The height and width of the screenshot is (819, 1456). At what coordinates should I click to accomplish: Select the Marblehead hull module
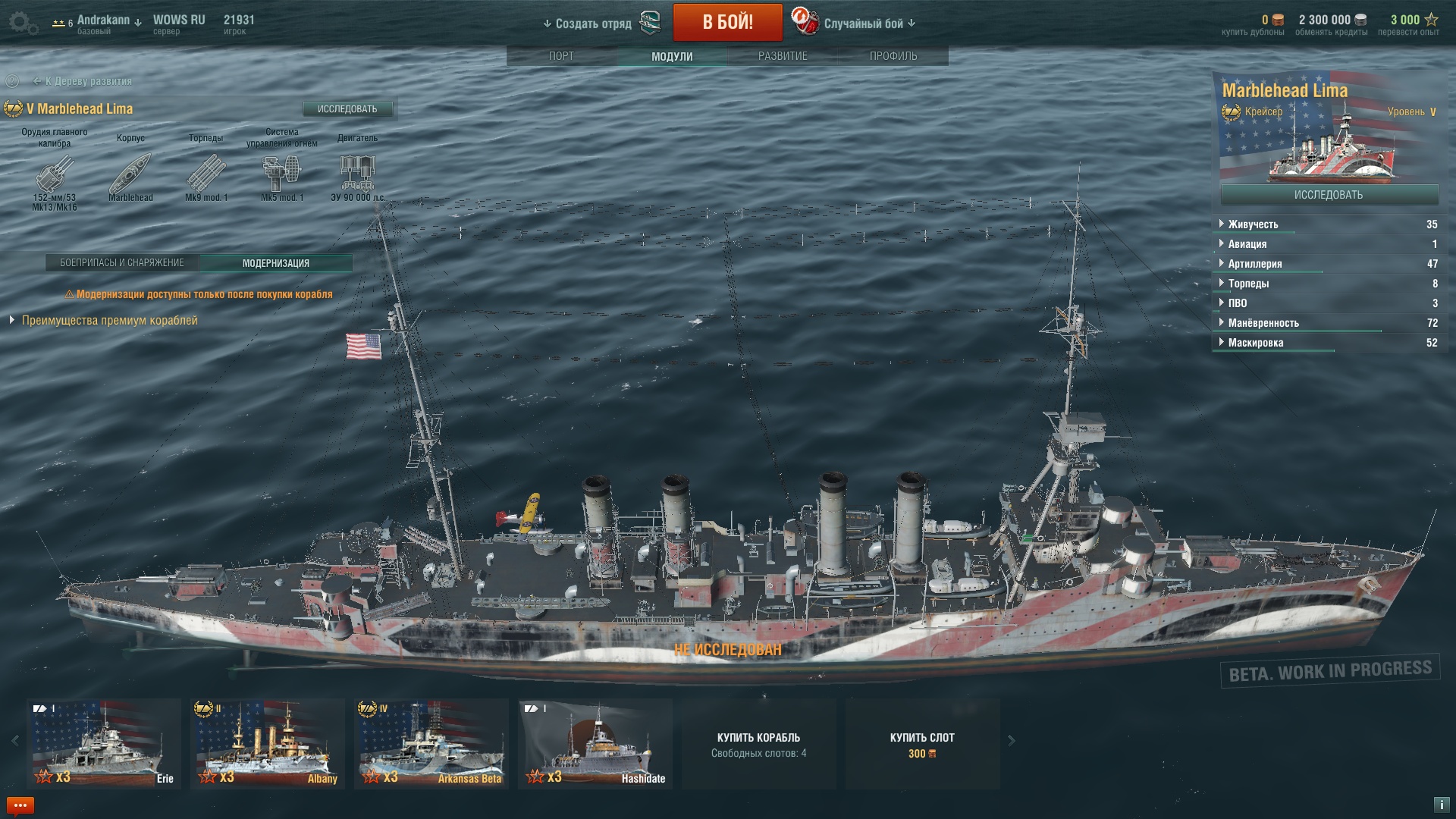(130, 174)
